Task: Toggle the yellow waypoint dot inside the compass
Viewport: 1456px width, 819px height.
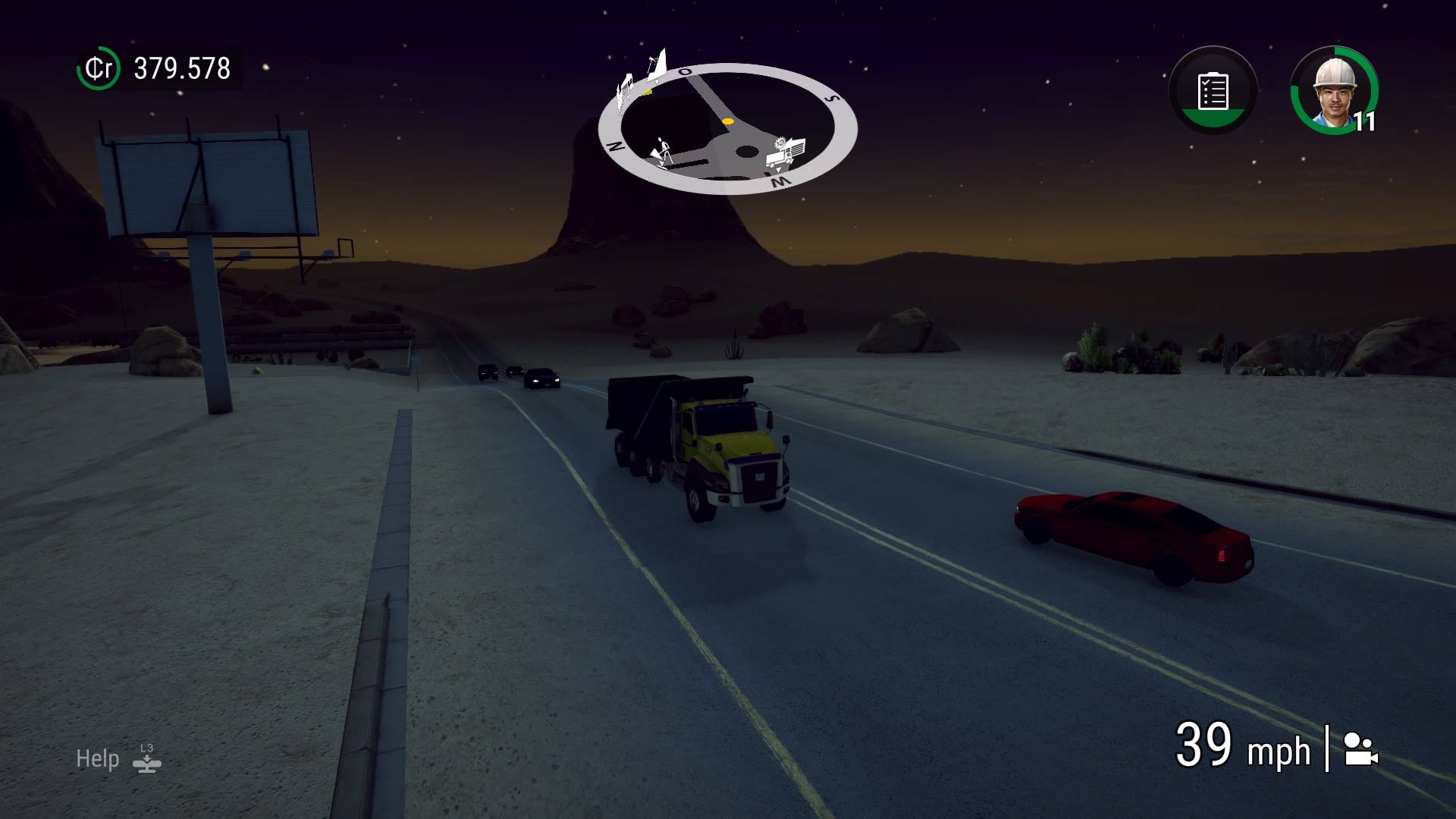Action: [728, 122]
